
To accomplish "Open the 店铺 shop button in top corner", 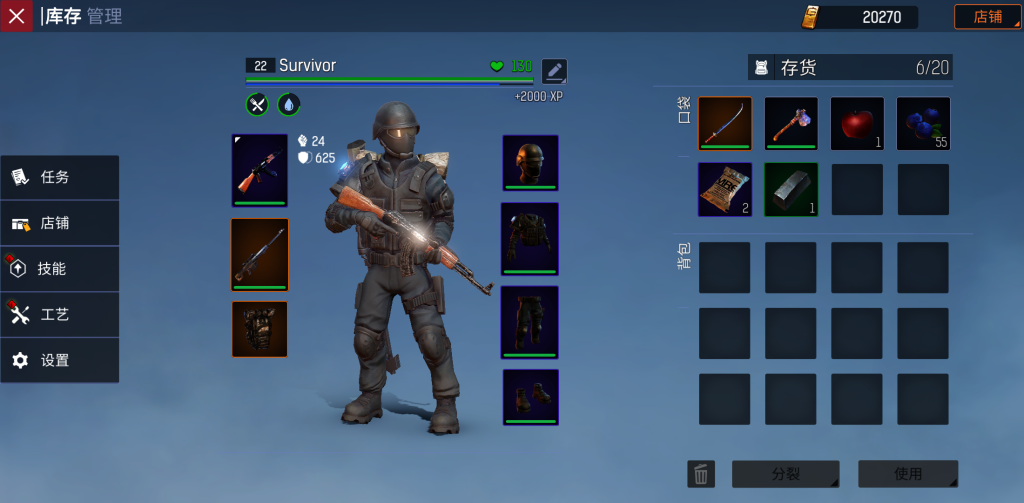I will (x=987, y=17).
